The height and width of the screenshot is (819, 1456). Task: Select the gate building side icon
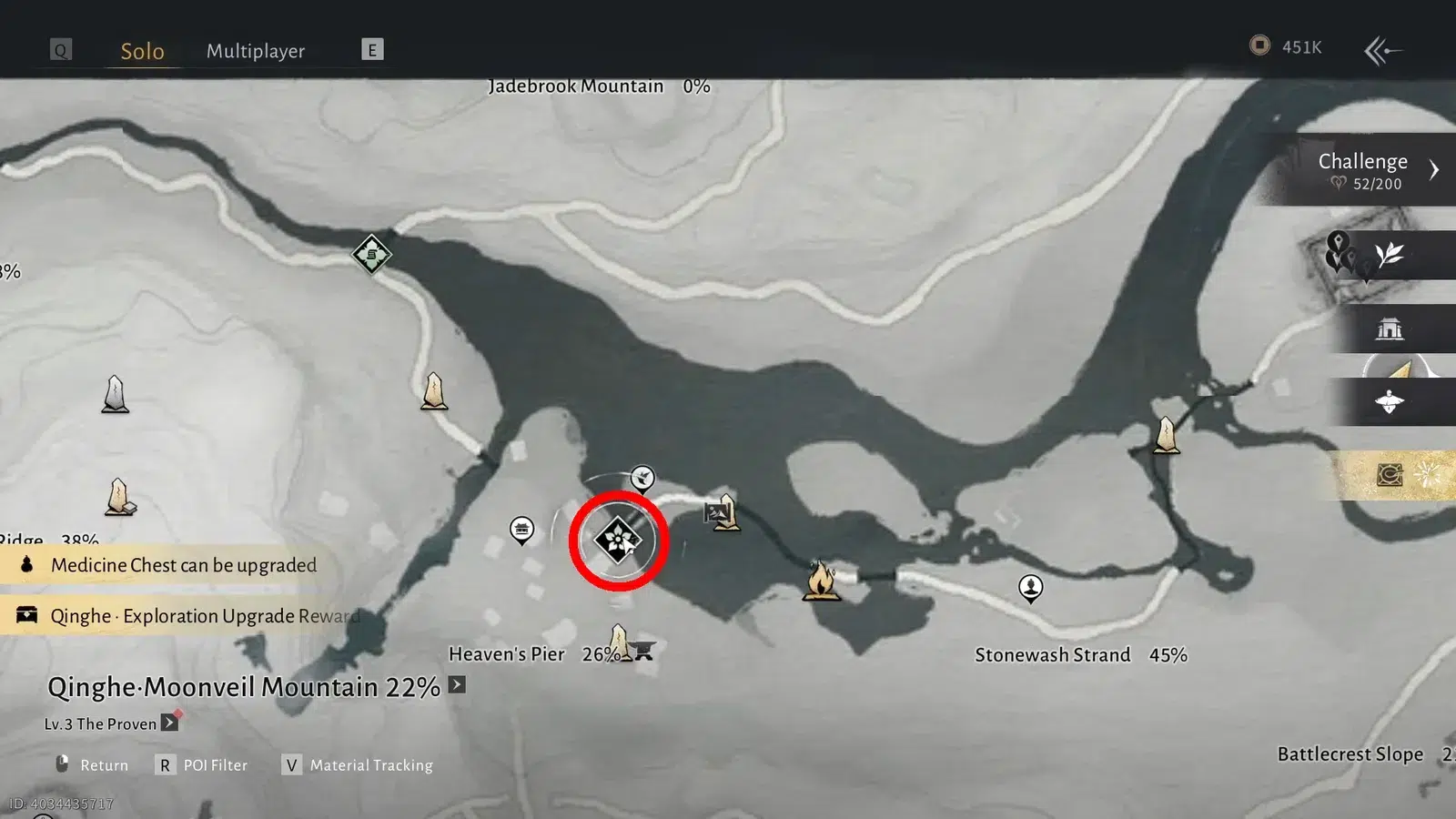[1390, 329]
